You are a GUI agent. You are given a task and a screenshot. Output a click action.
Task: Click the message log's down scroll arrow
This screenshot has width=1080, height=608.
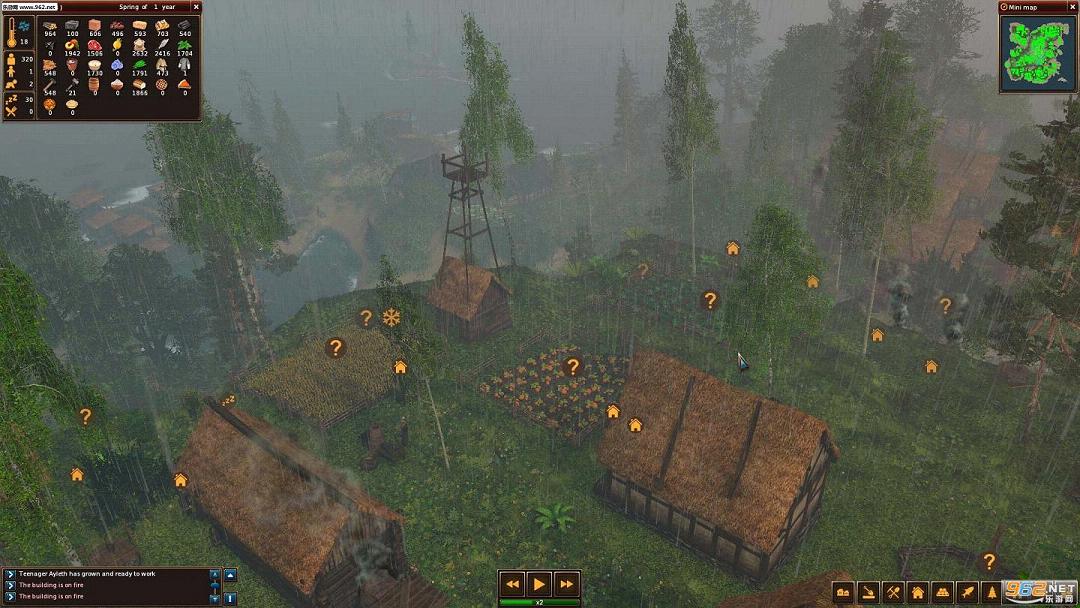point(214,598)
